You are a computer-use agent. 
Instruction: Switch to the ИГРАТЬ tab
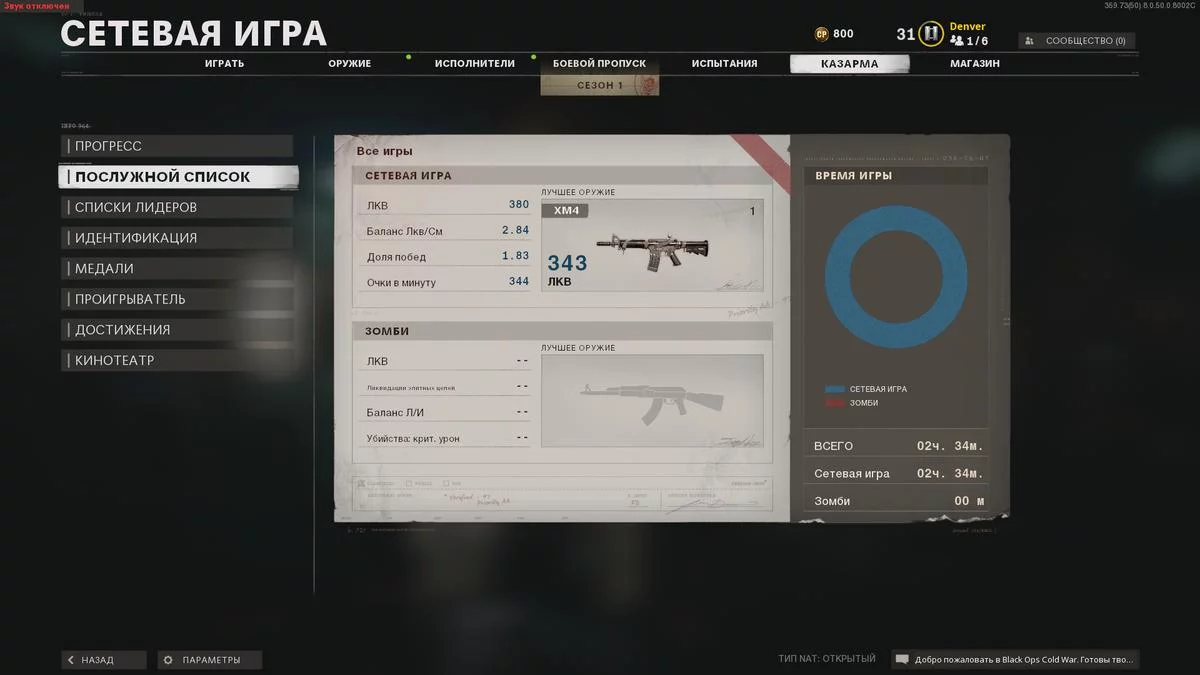point(224,64)
